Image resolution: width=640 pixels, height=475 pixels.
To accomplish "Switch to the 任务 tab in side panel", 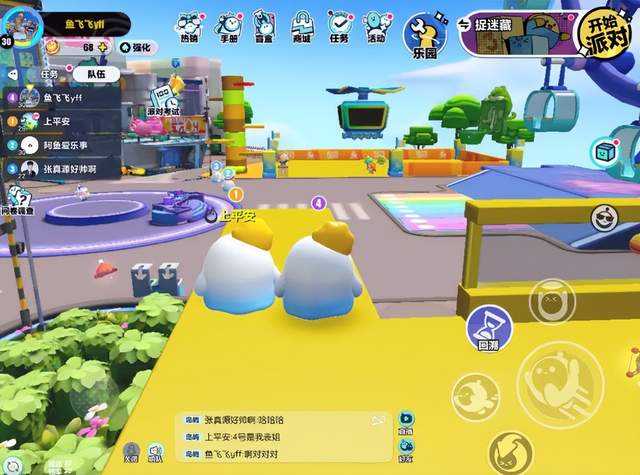I will (x=50, y=73).
